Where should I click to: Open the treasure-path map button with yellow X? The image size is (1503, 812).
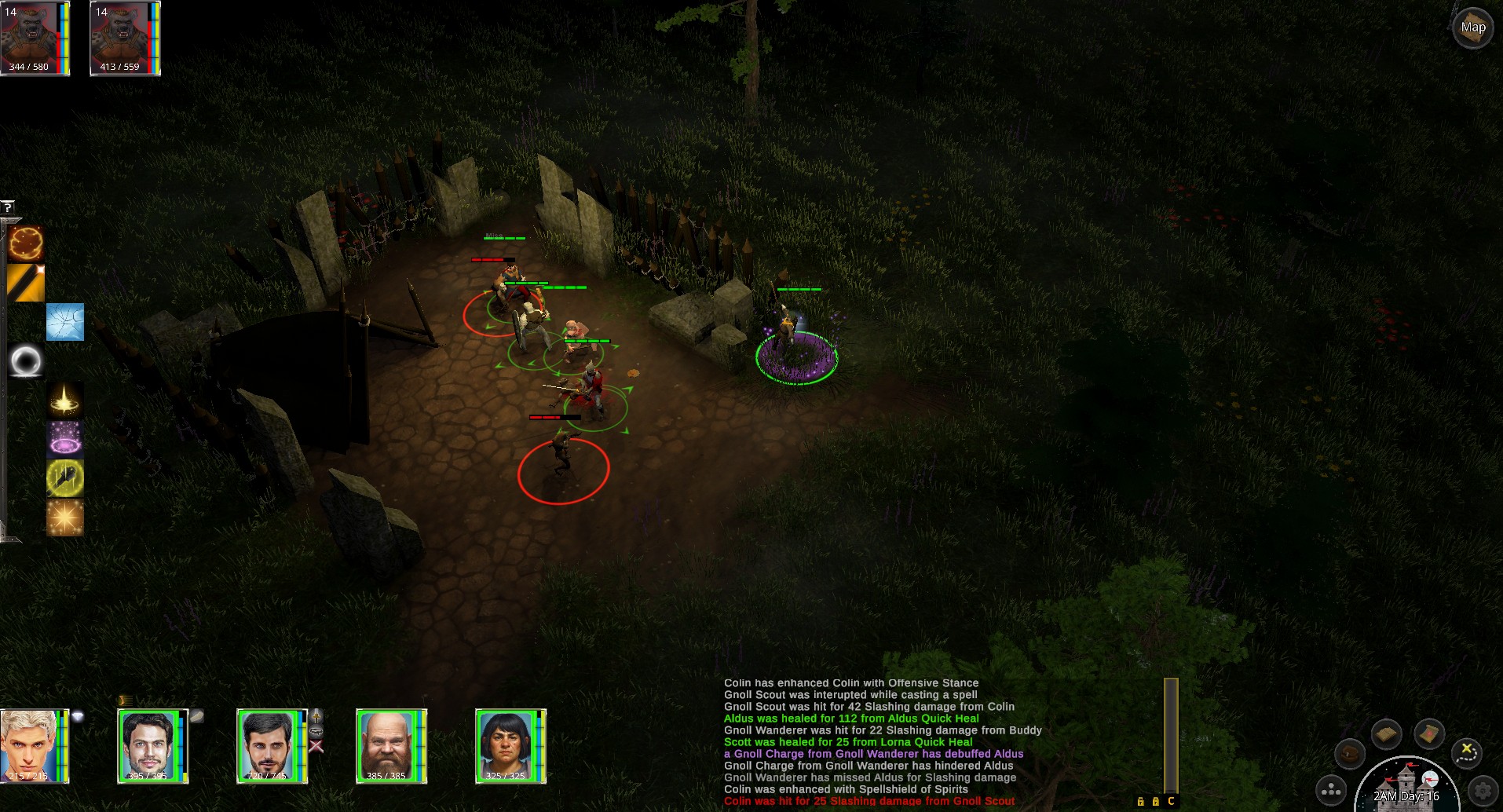(1465, 752)
